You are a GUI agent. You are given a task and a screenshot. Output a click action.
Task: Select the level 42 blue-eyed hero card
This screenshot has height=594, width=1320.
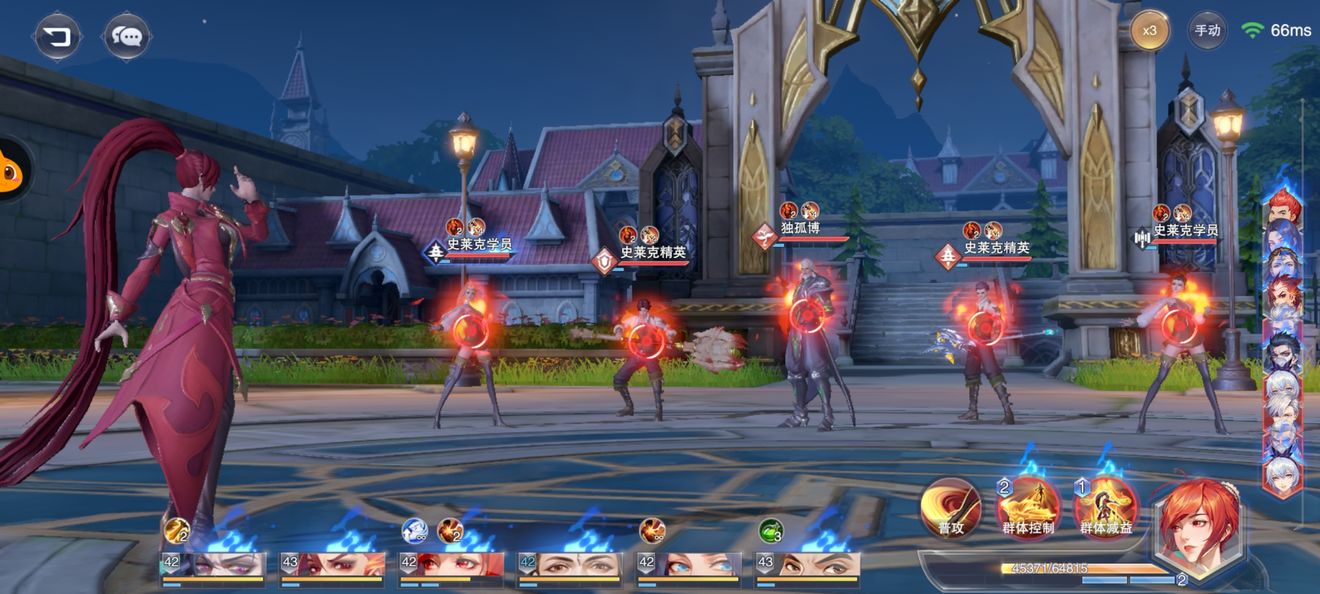(x=691, y=566)
